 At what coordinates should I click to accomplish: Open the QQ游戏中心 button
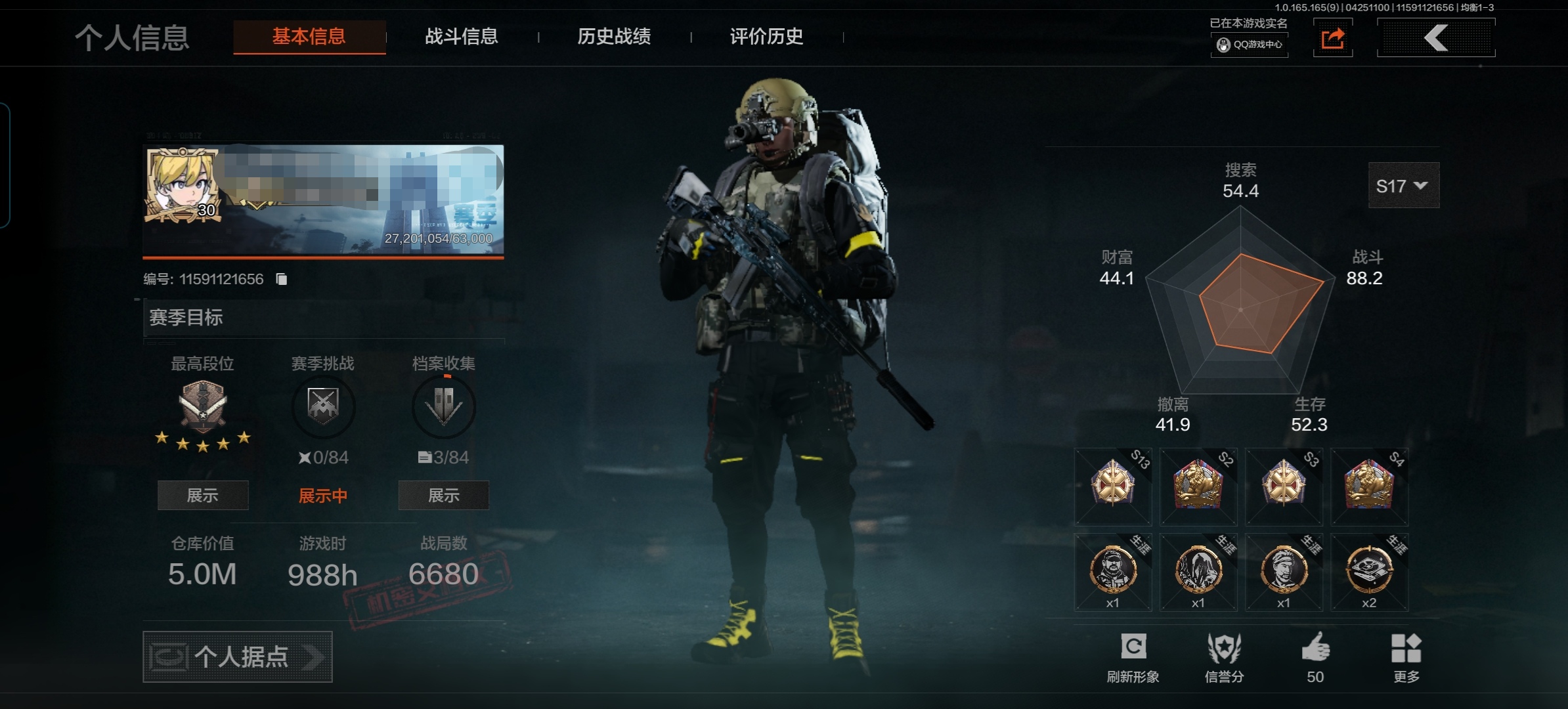click(x=1250, y=45)
